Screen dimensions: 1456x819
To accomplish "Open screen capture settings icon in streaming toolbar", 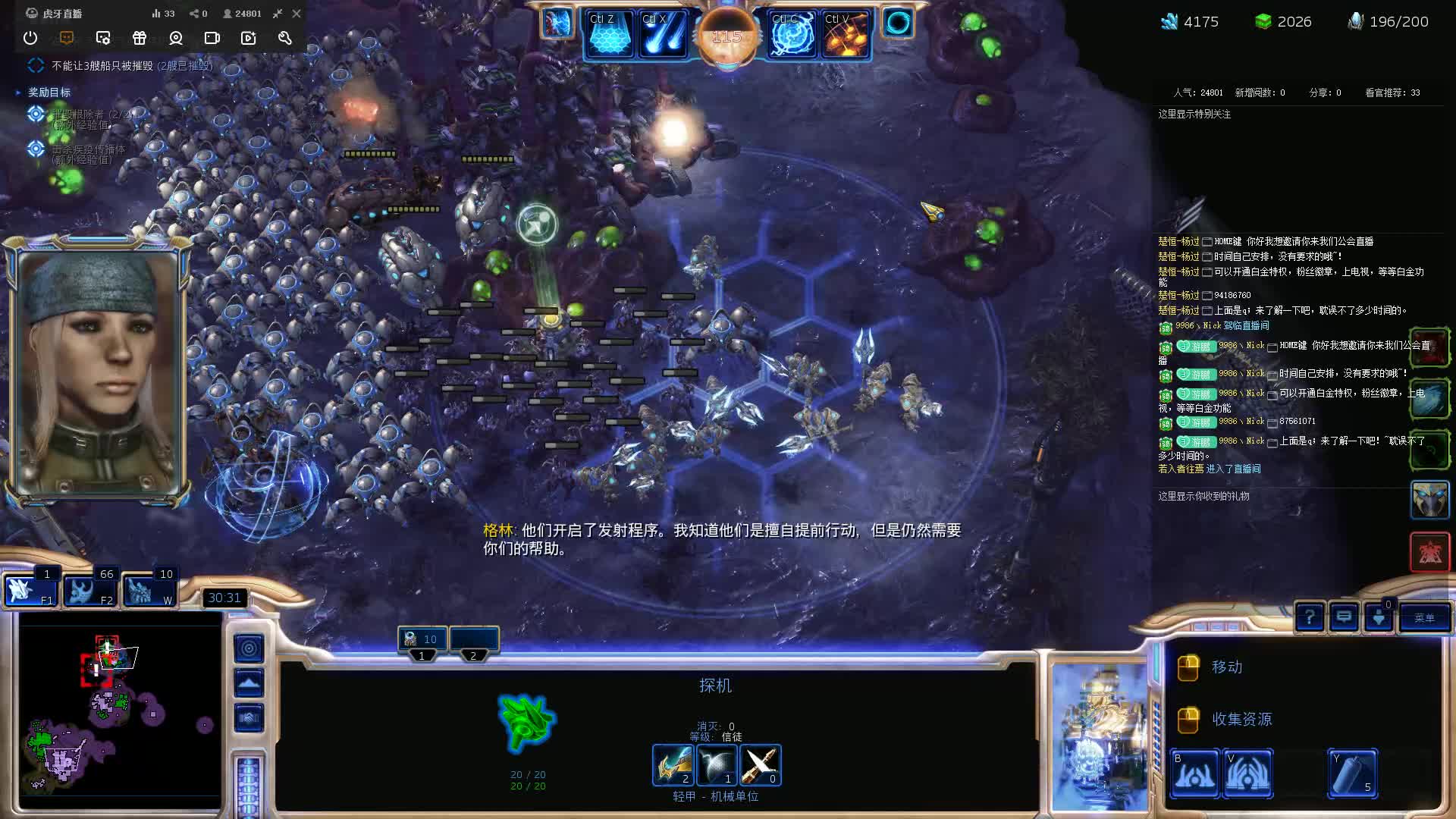I will click(103, 38).
